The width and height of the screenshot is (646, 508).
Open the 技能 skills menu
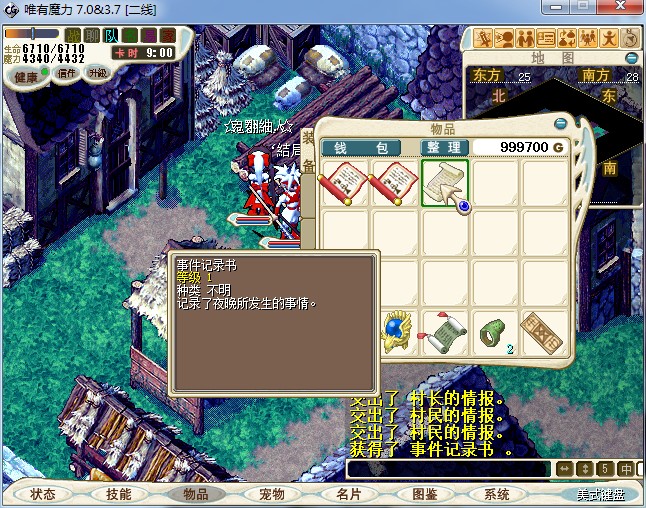pos(118,494)
